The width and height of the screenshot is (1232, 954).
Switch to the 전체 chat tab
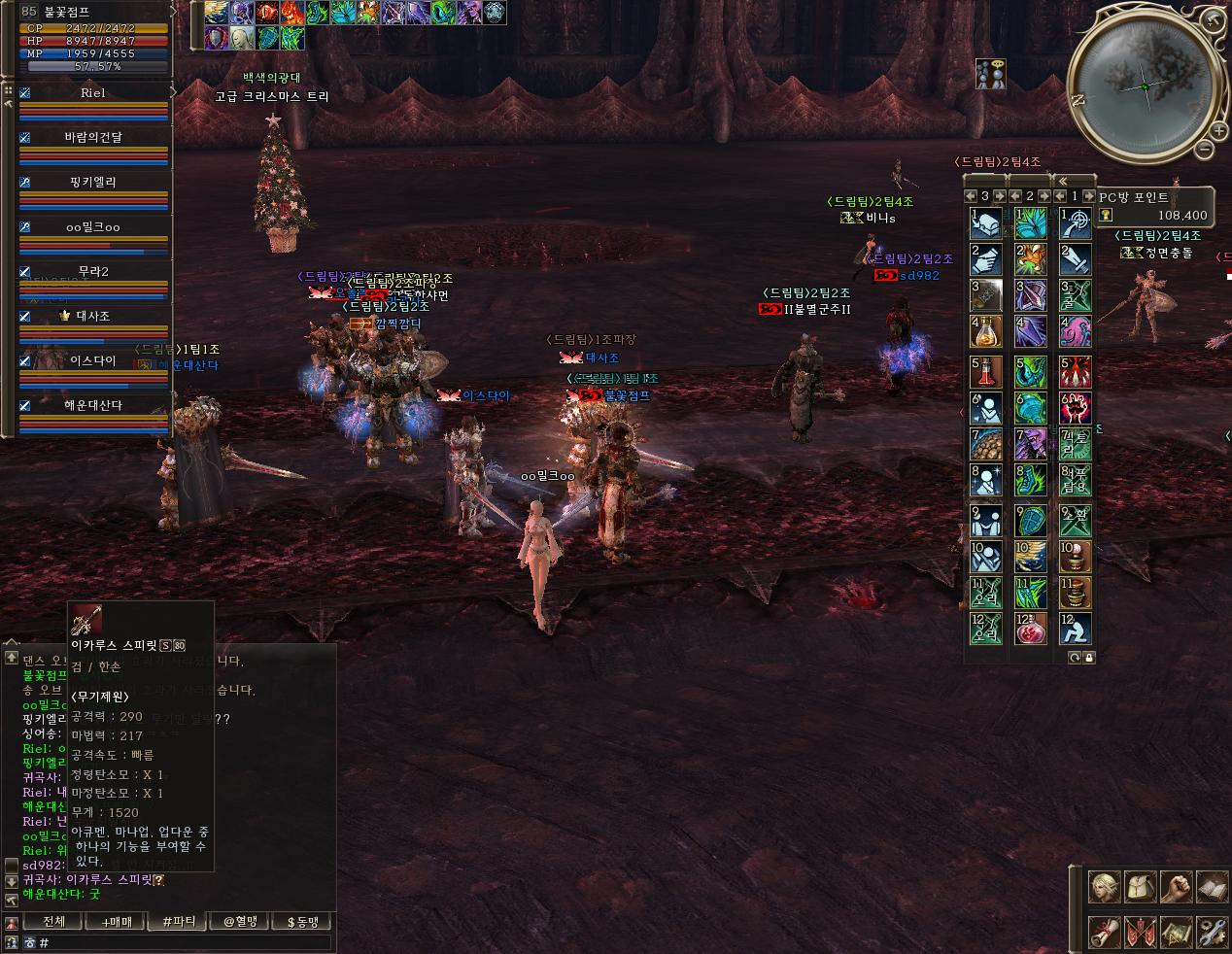[54, 921]
